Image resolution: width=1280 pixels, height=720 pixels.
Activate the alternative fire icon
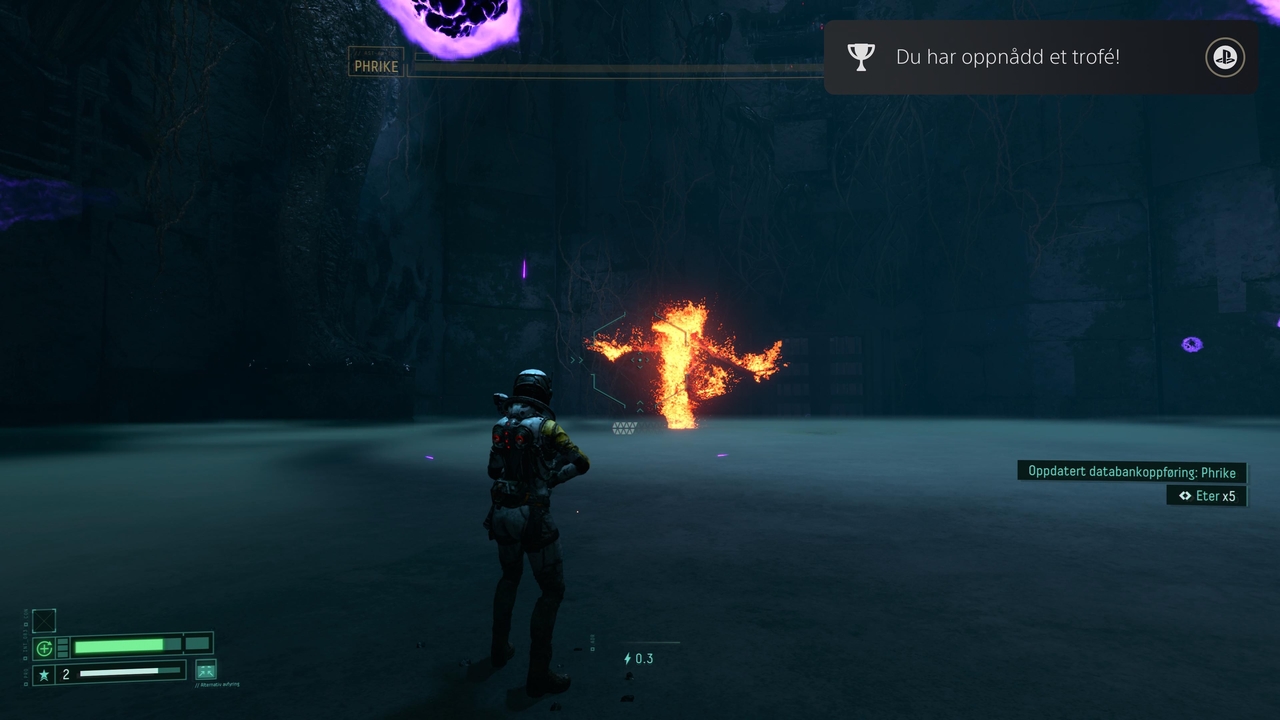coord(206,670)
